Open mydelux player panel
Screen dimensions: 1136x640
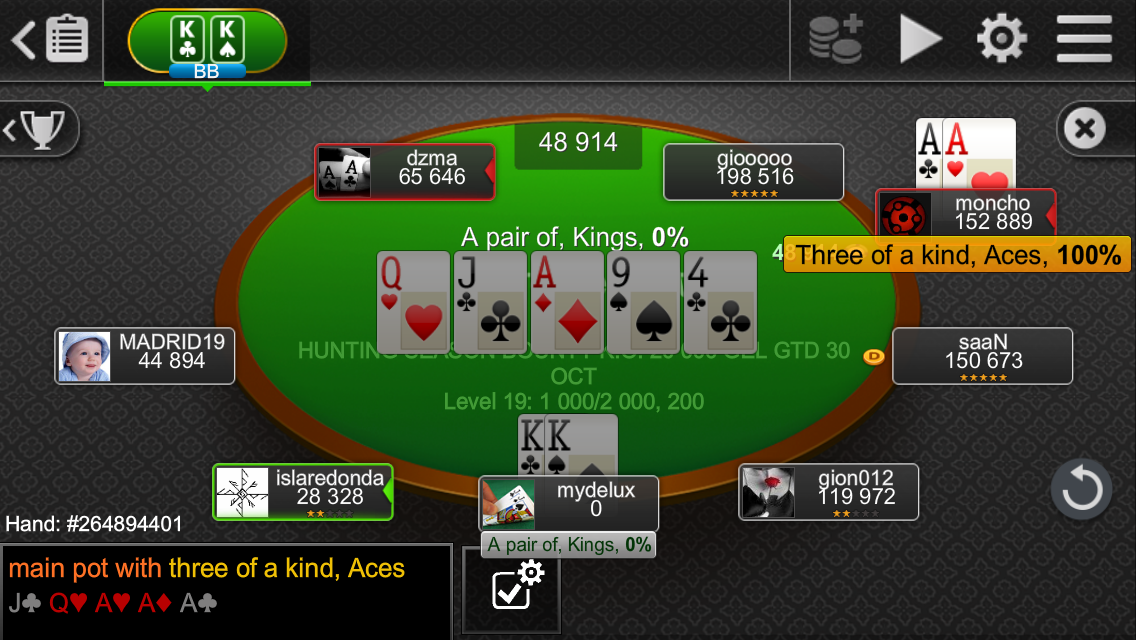pyautogui.click(x=568, y=503)
